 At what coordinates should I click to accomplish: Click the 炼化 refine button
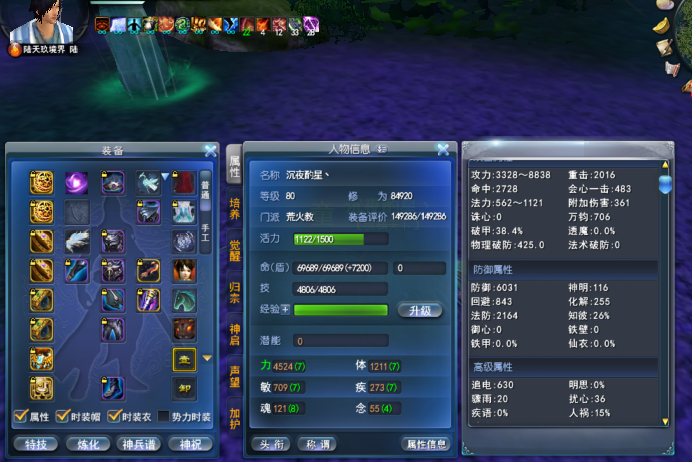(x=87, y=443)
